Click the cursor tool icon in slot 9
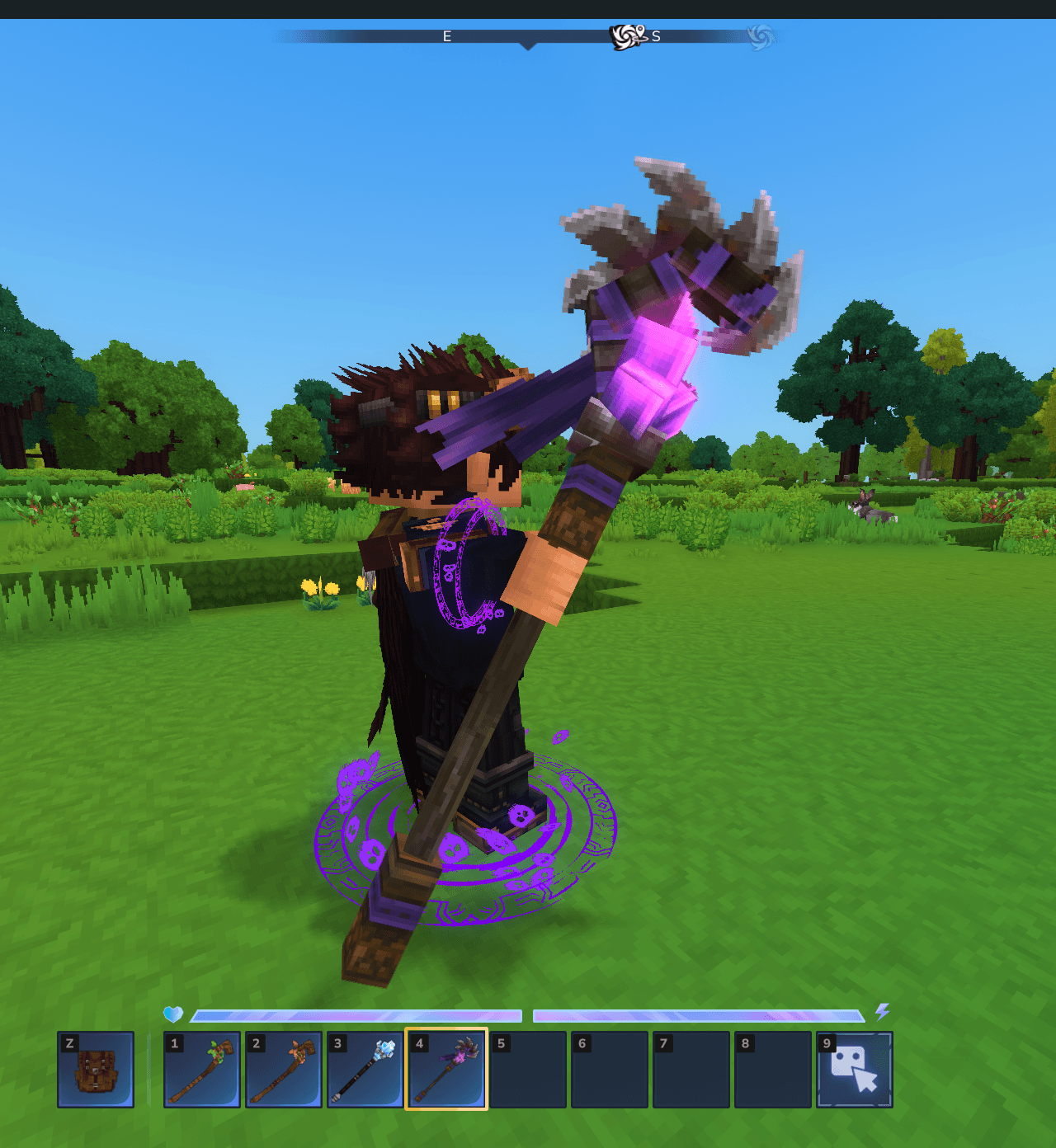Screen dimensions: 1056x1148 pyautogui.click(x=855, y=1070)
